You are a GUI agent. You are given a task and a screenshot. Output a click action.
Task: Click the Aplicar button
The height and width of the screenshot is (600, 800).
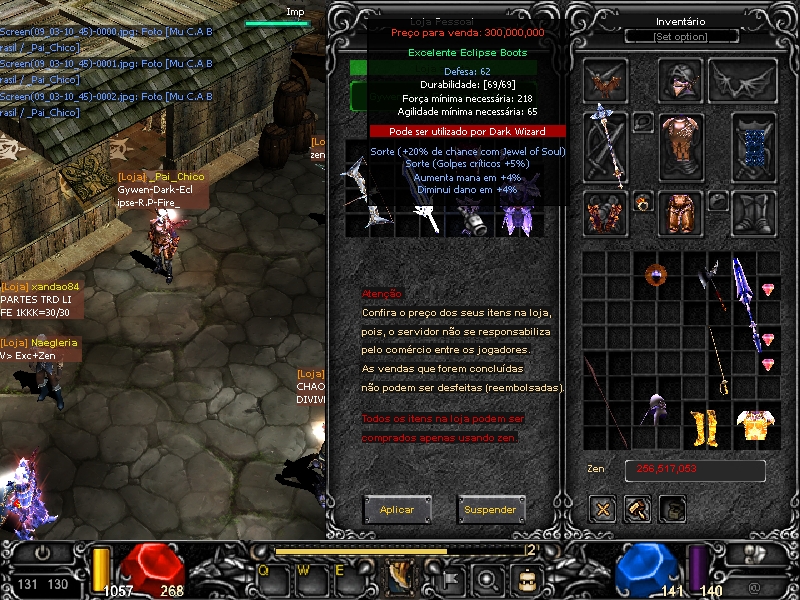click(397, 509)
